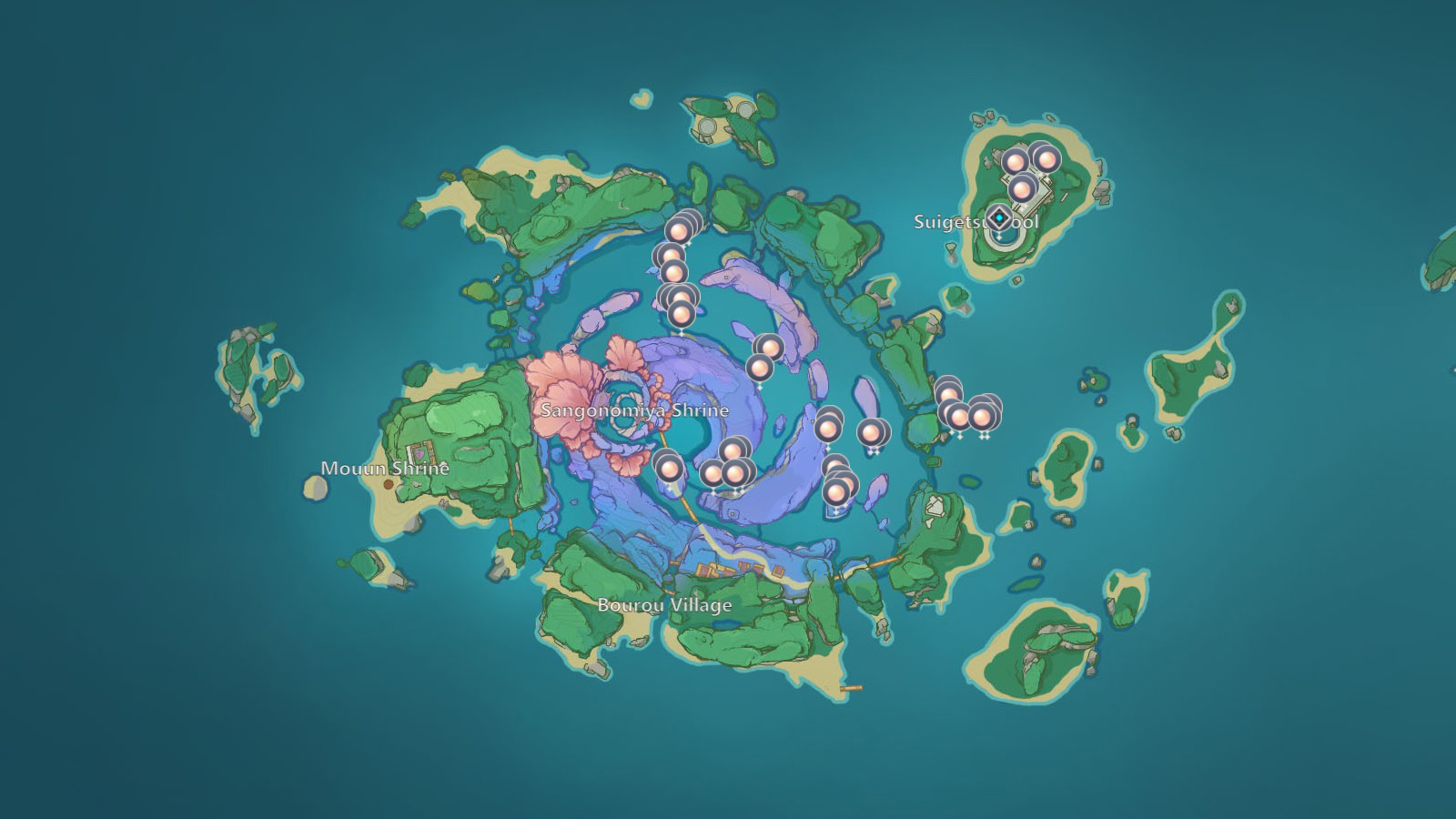Select the teleport waypoint at Suigetsu Pool
1456x819 pixels.
click(999, 217)
